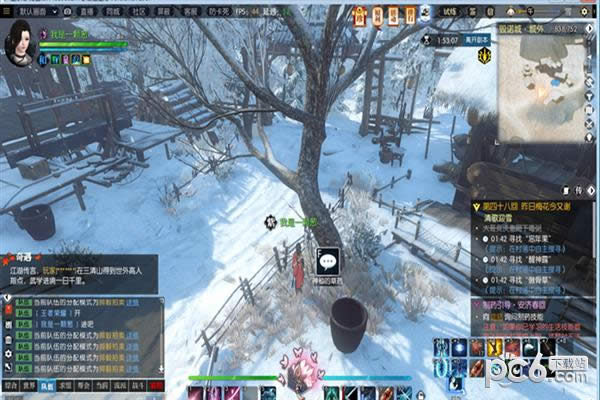Open the 客服 support button
Screen dimensions: 600x400
click(191, 8)
